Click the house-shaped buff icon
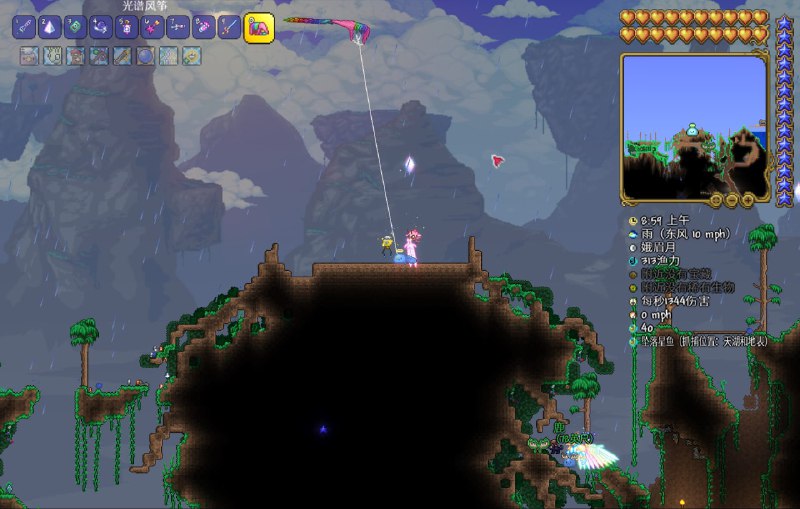 point(75,56)
